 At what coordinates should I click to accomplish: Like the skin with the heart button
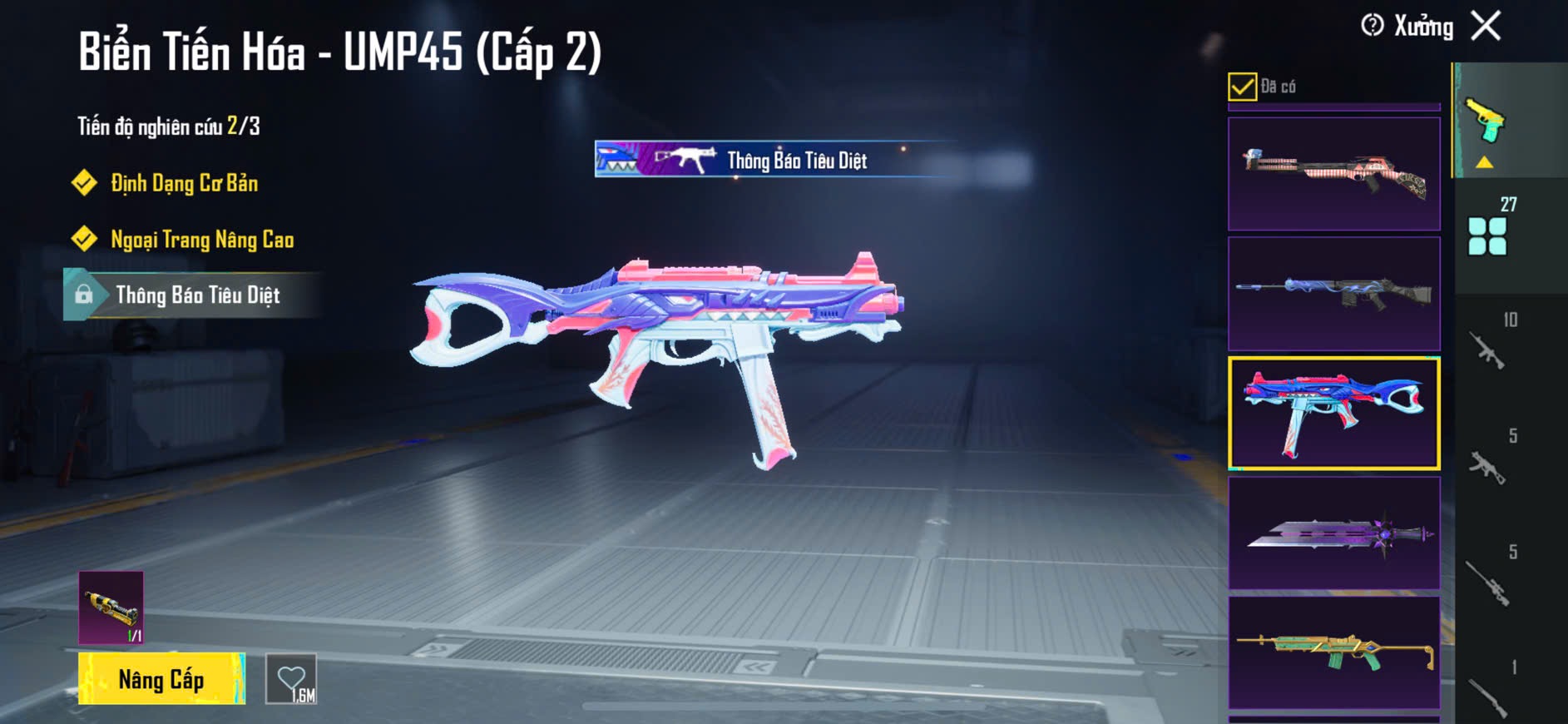click(x=291, y=679)
